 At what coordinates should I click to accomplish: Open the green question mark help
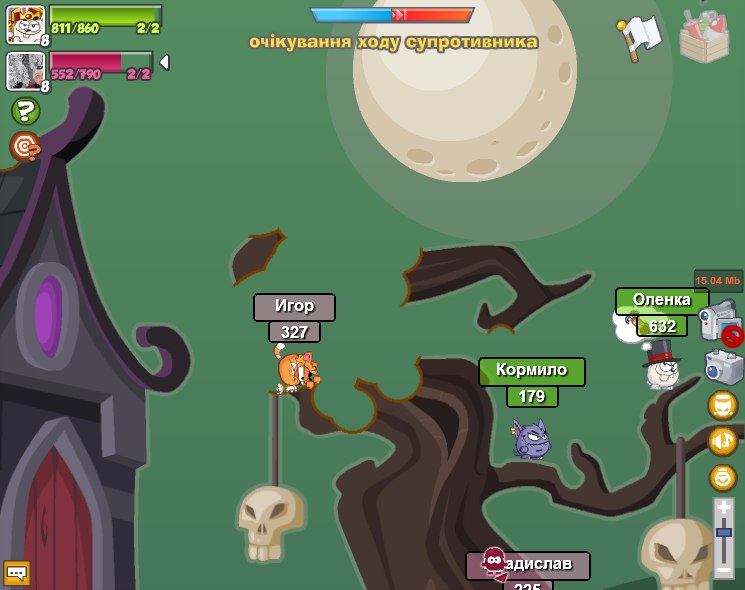pos(25,111)
